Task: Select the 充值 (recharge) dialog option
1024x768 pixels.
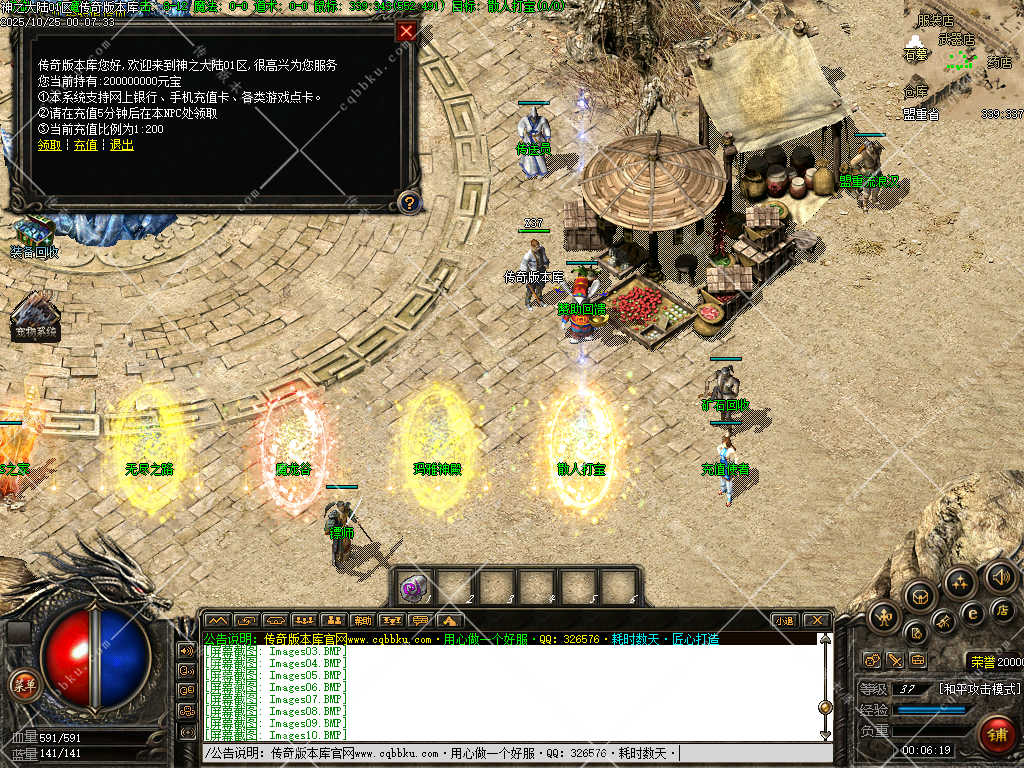Action: 86,145
